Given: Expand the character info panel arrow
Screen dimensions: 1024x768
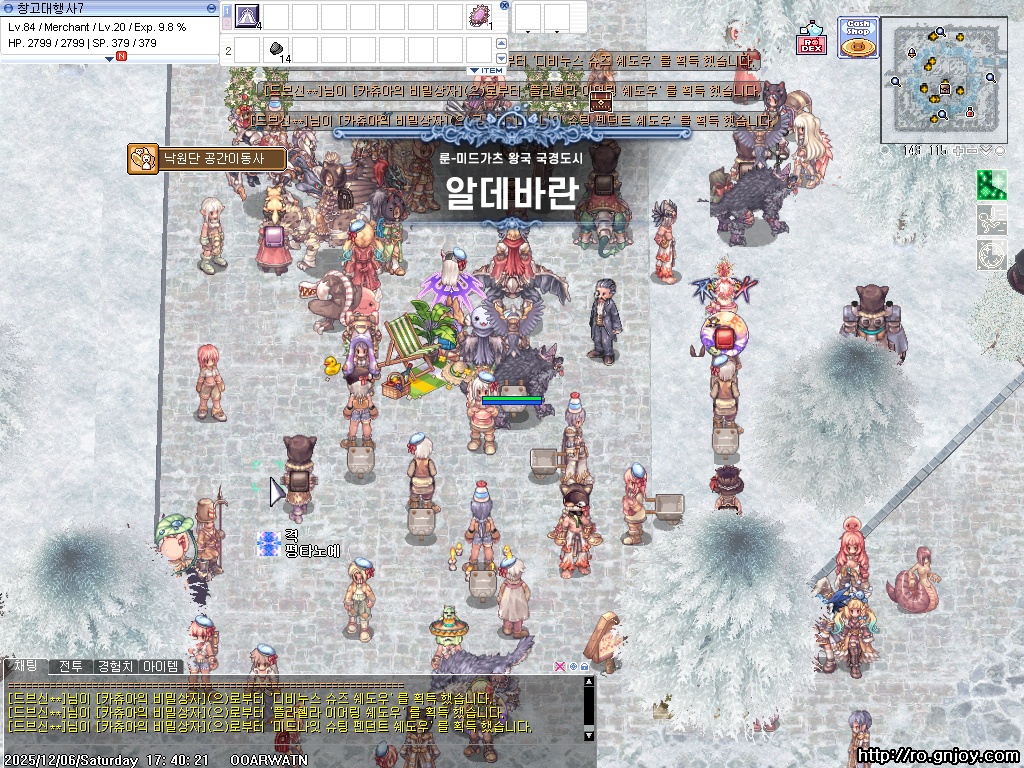Looking at the screenshot, I should 110,58.
